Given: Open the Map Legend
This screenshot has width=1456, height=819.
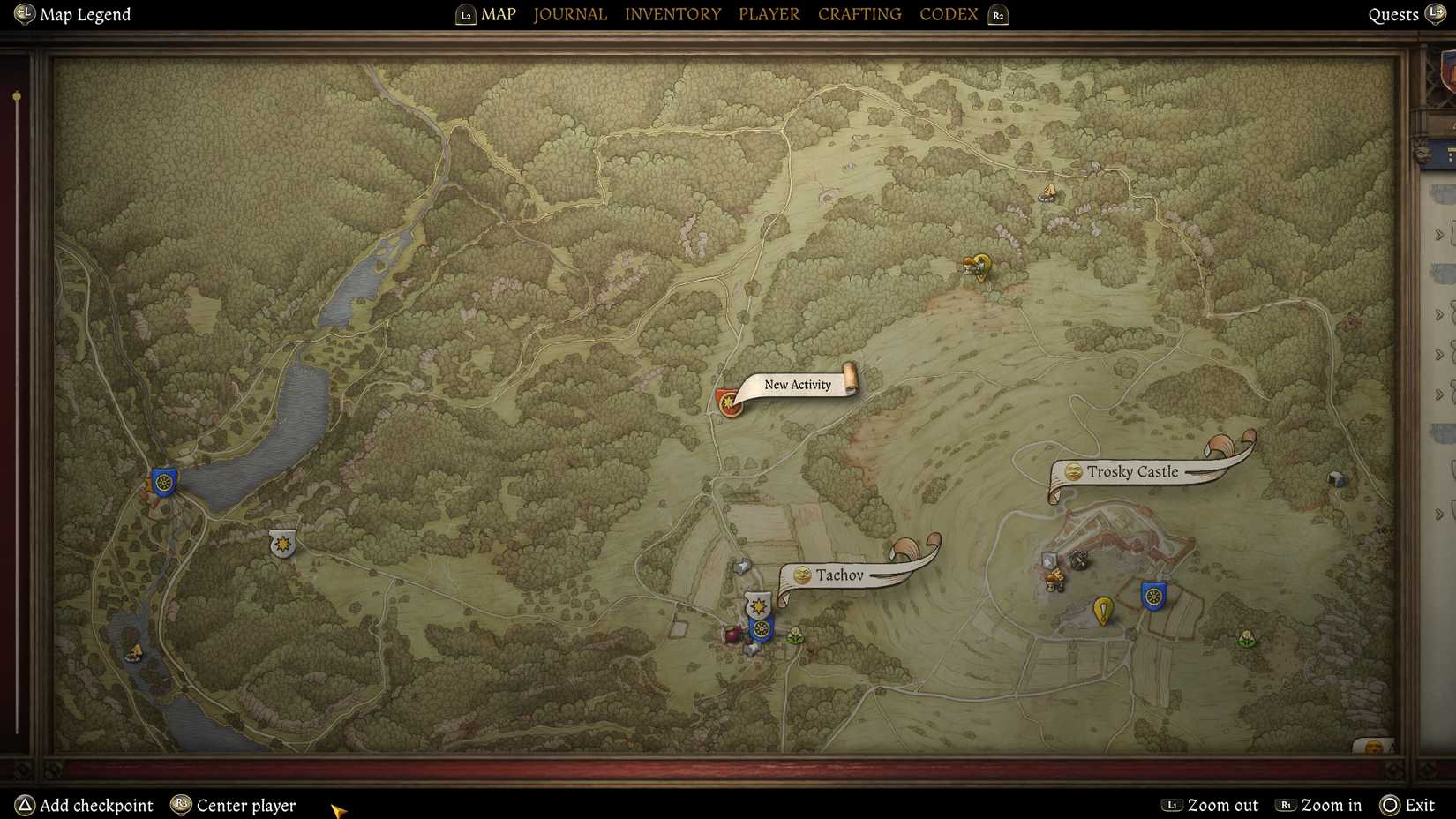Looking at the screenshot, I should pos(71,14).
